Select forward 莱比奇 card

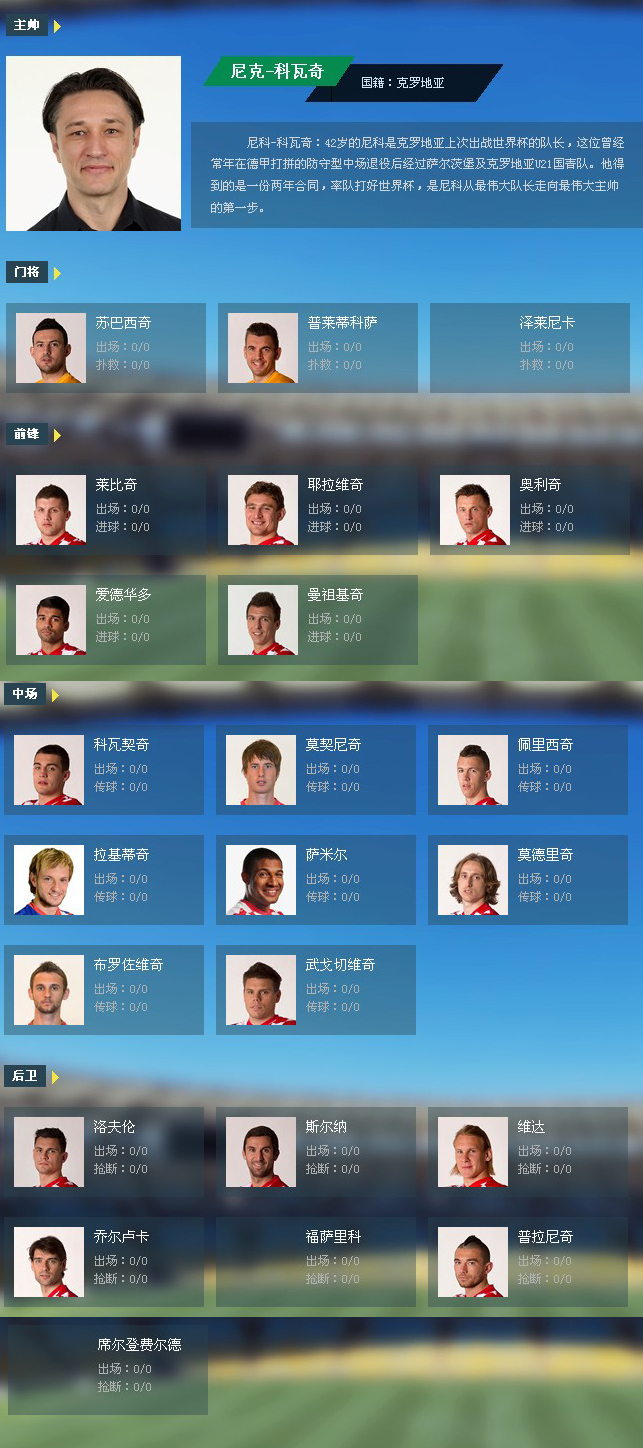[106, 510]
